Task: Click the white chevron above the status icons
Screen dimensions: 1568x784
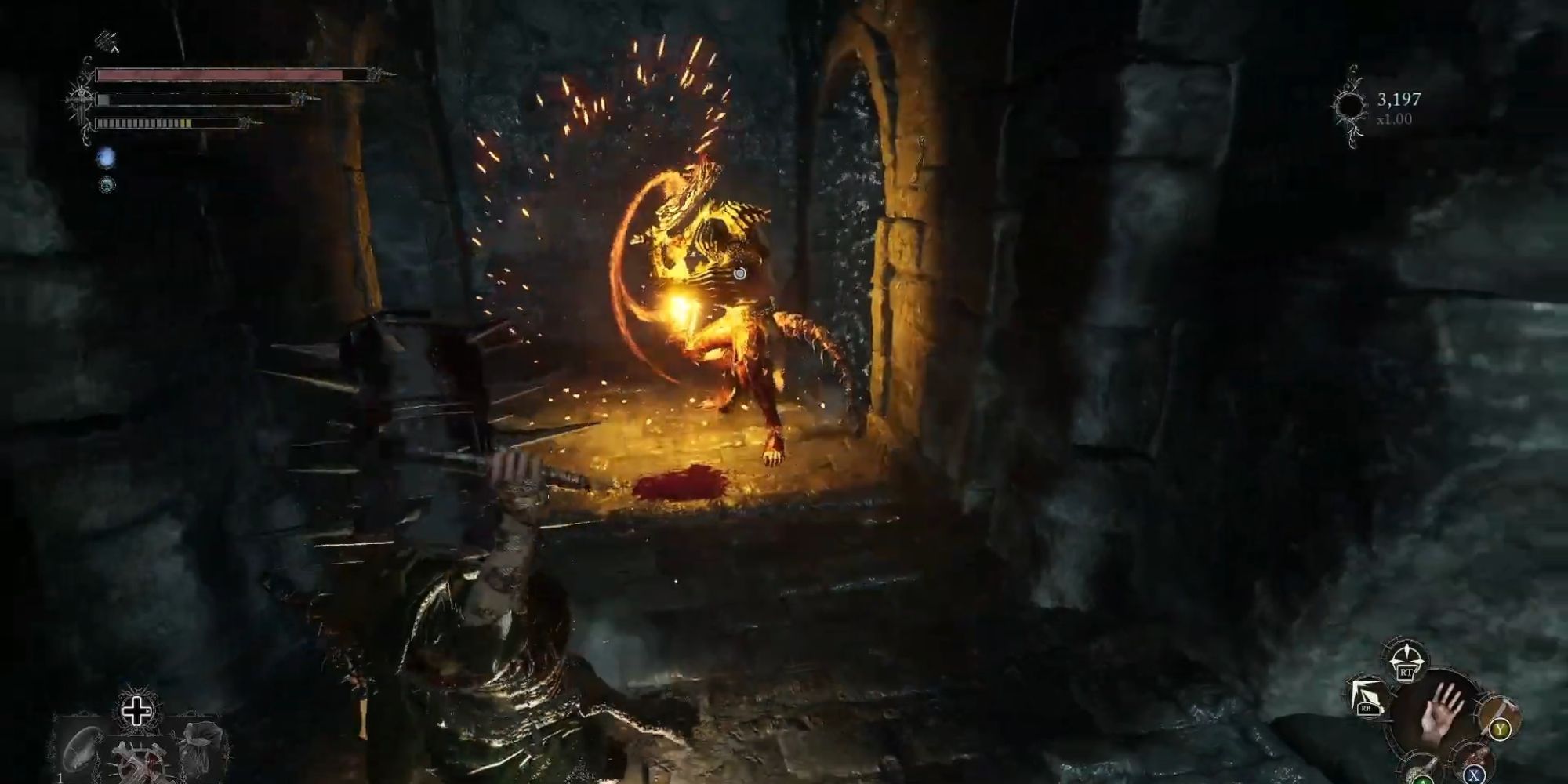Action: 116,49
